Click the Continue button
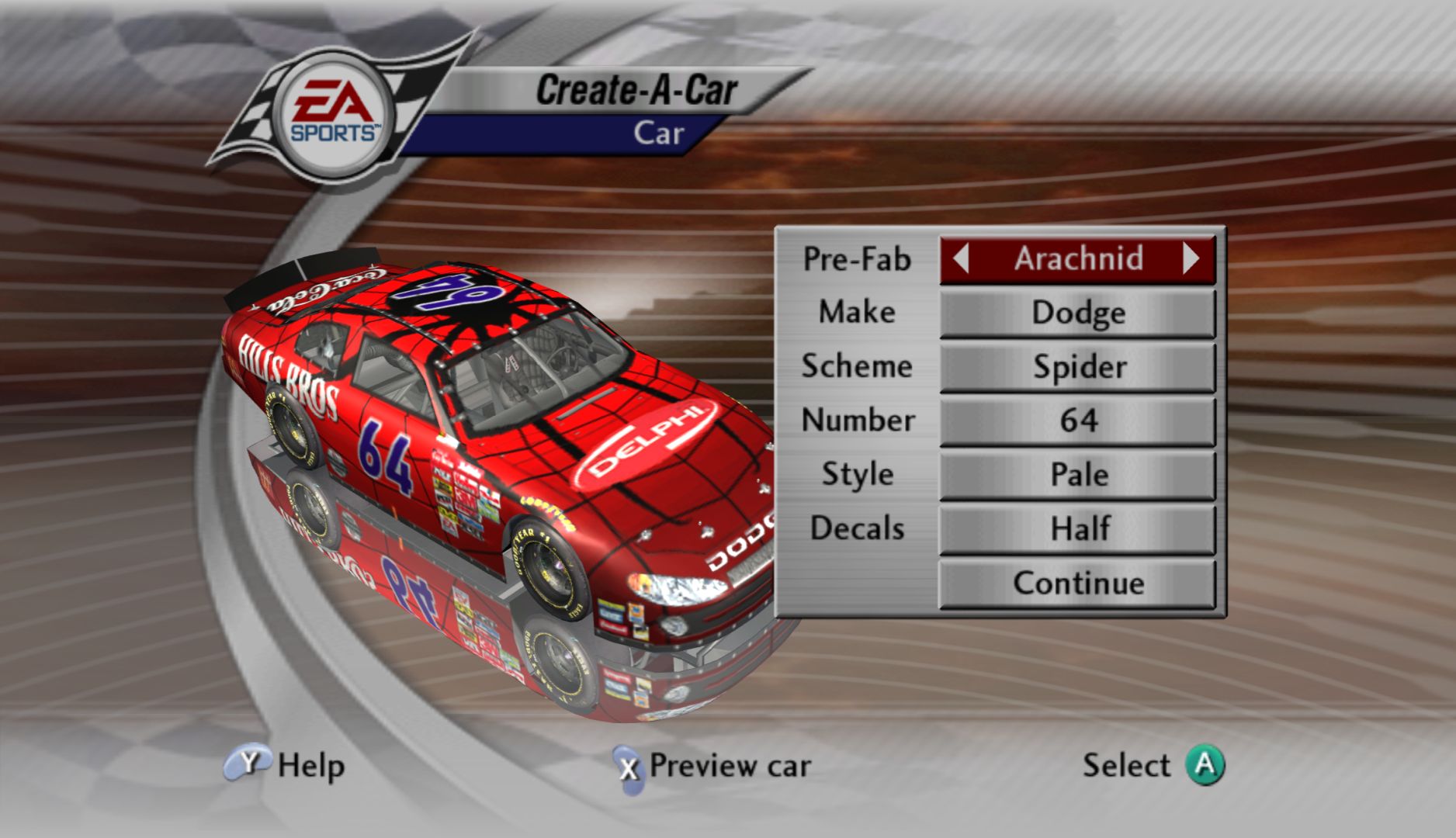1456x838 pixels. pyautogui.click(x=1077, y=583)
